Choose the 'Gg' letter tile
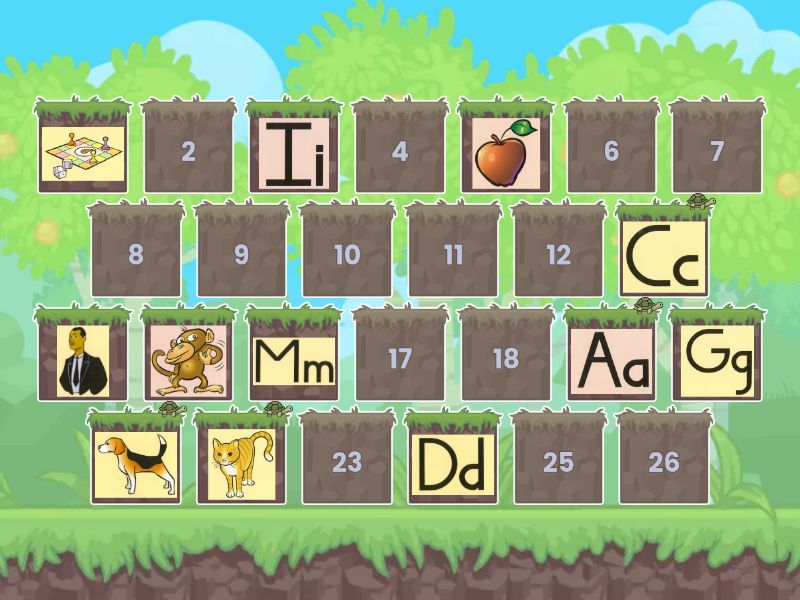This screenshot has width=800, height=600. 716,358
